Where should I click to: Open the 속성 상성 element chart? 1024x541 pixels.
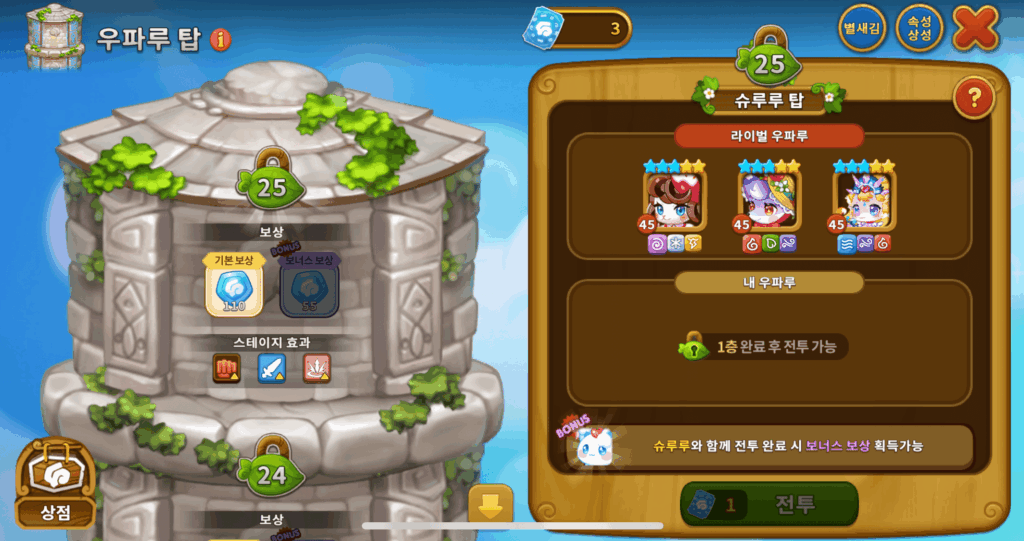[x=919, y=28]
